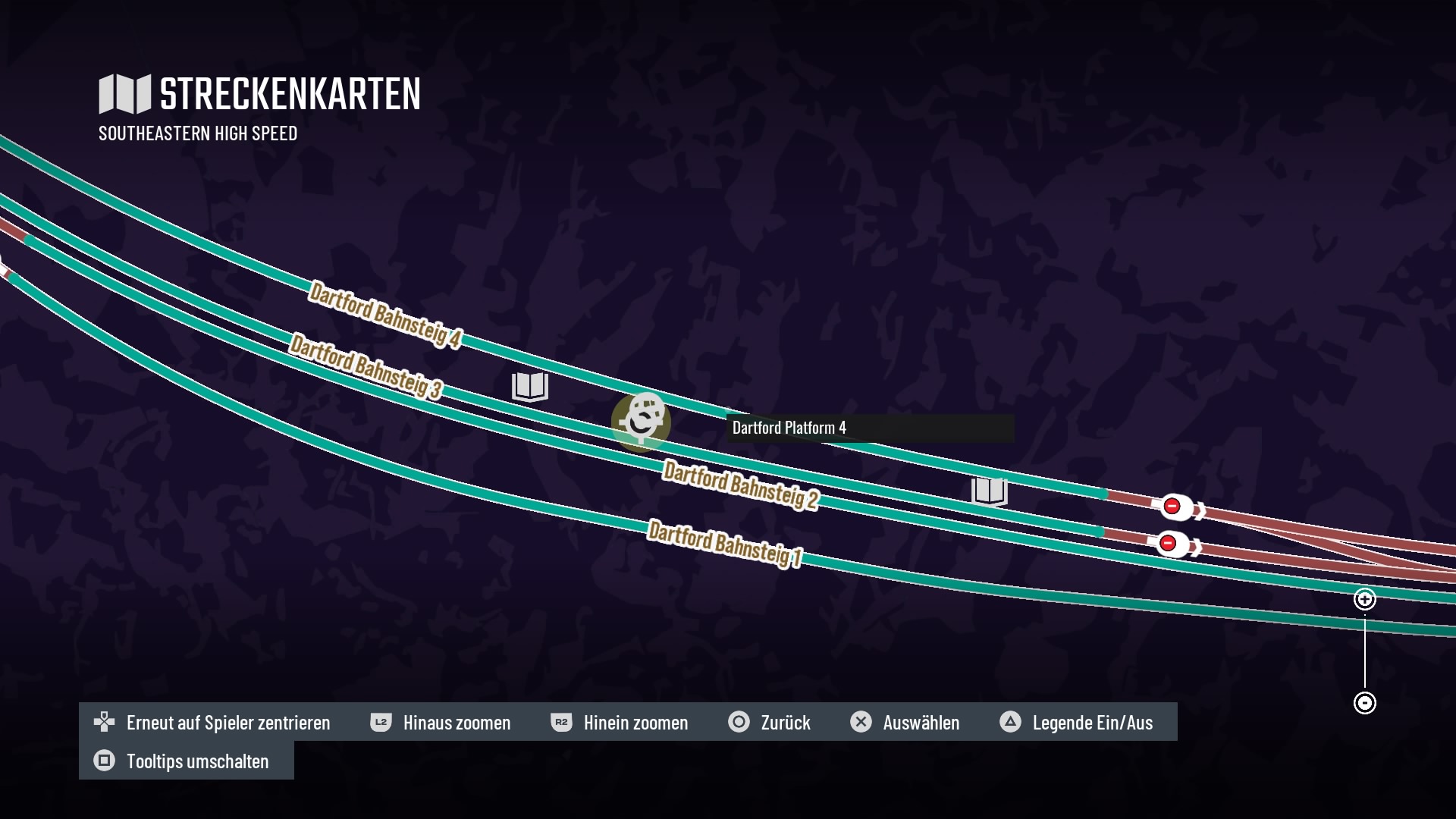
Task: Click the red signal ending the Bahnsteig 3 track
Action: (1168, 543)
